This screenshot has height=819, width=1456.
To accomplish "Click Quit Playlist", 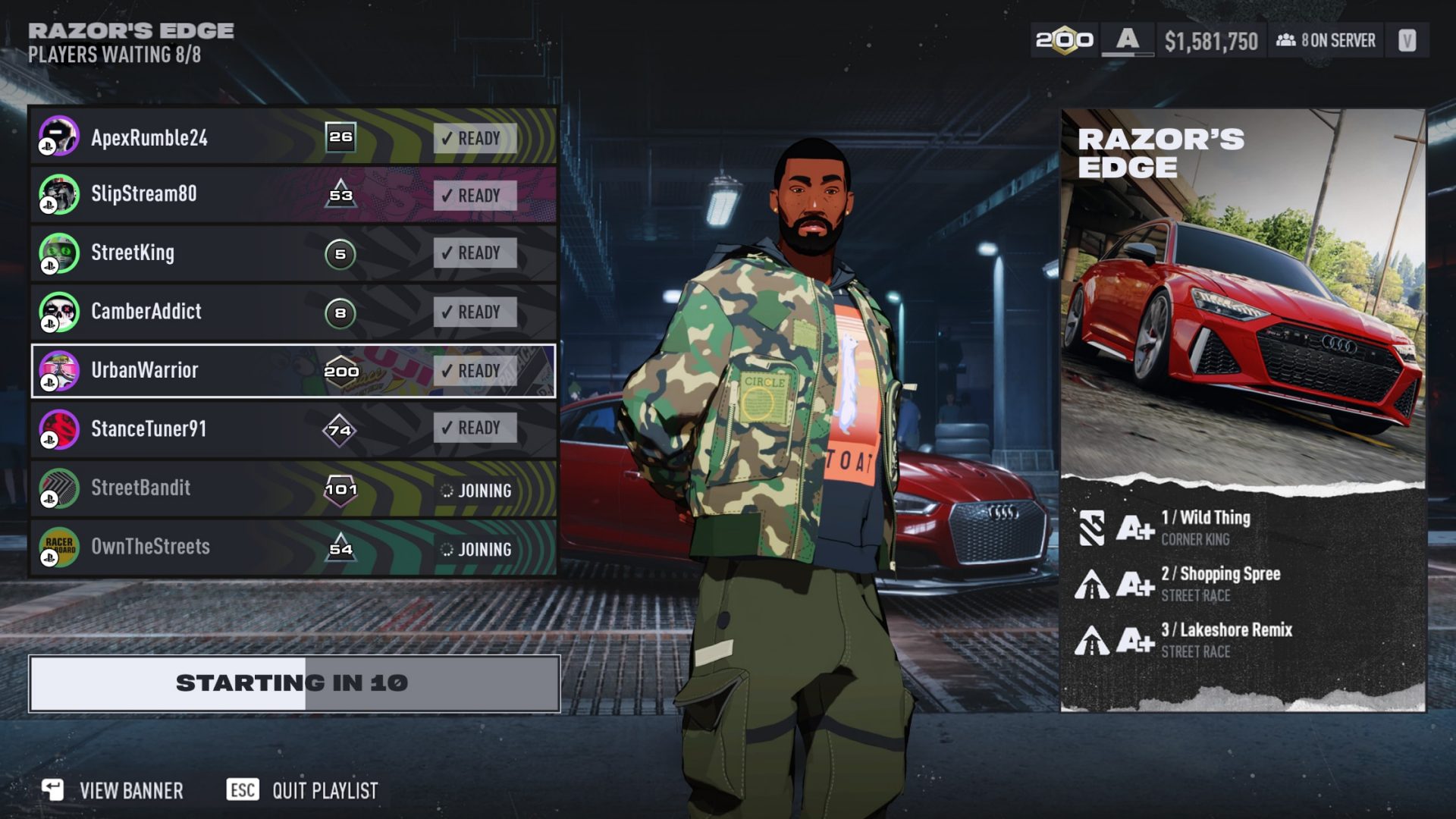I will (x=325, y=791).
